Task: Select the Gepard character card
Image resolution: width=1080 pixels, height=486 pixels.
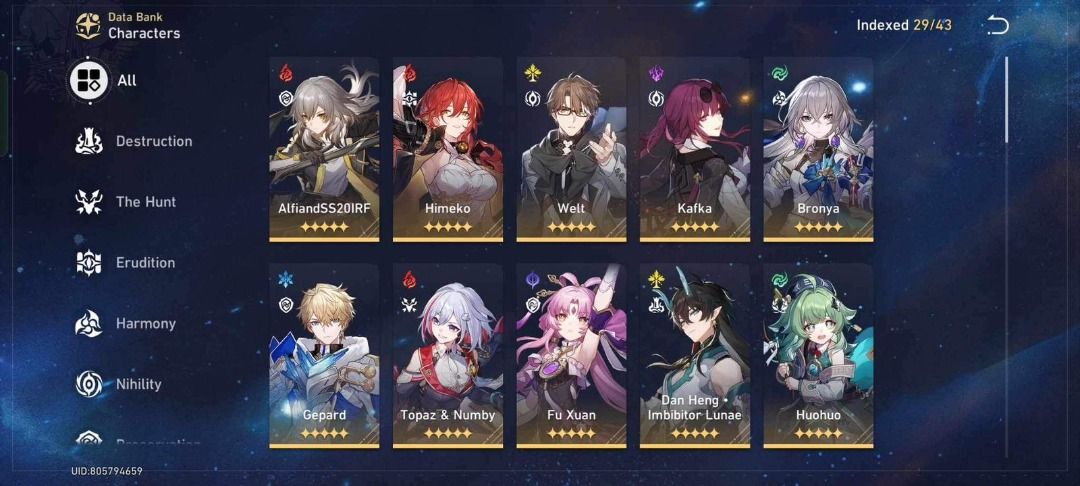Action: click(324, 355)
